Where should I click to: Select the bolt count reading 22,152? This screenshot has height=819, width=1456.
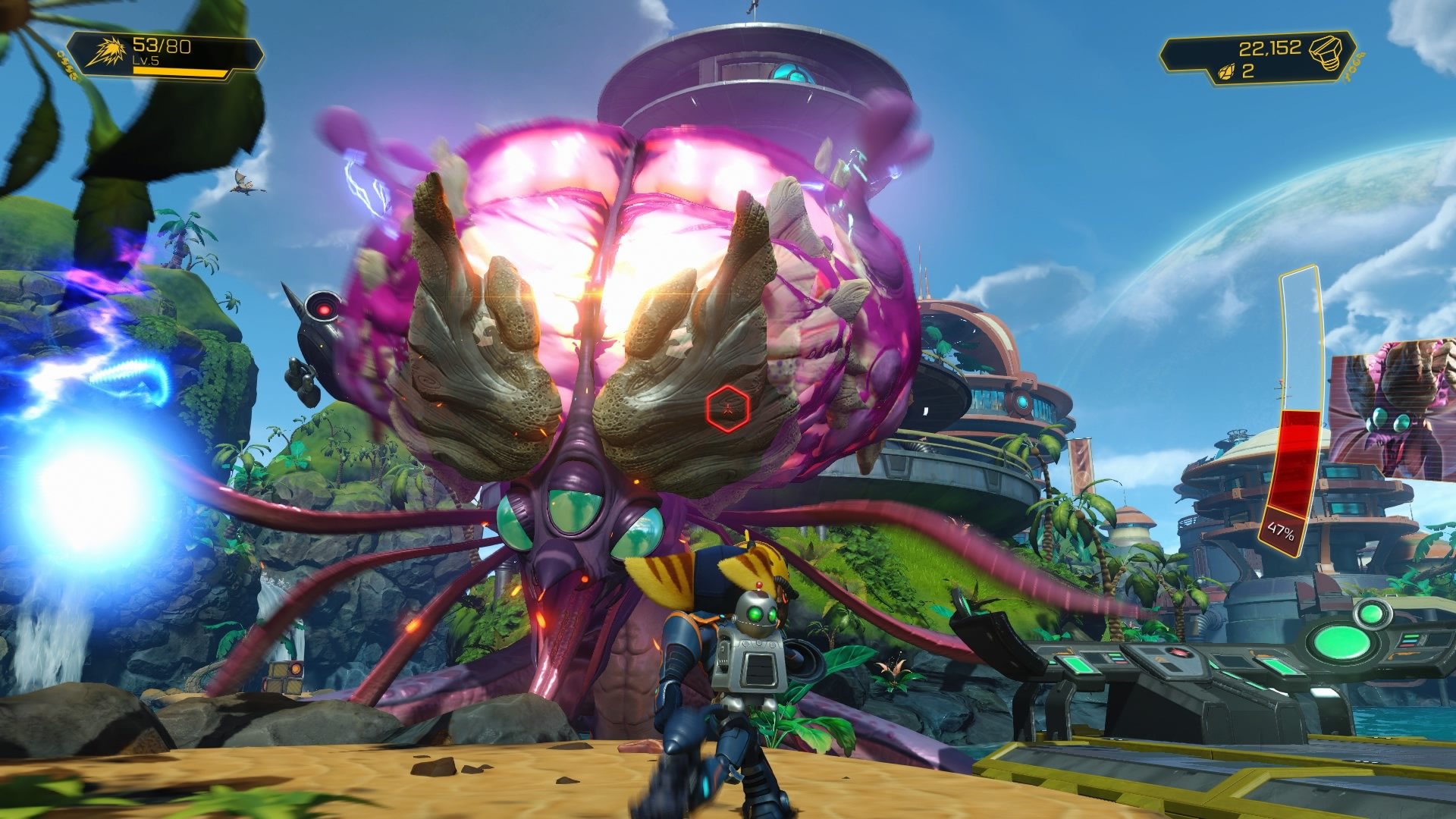tap(1270, 47)
